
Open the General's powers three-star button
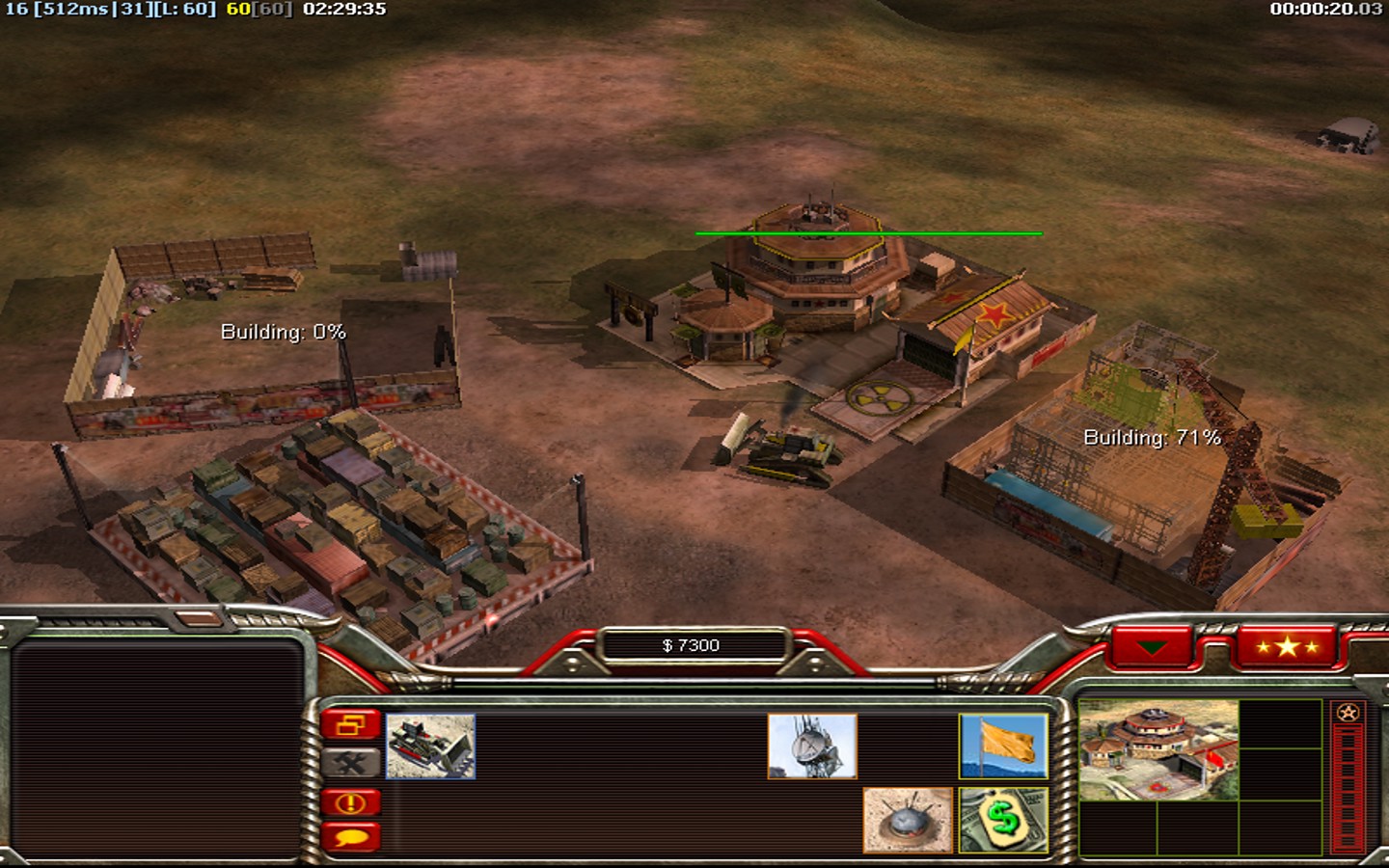click(x=1287, y=647)
